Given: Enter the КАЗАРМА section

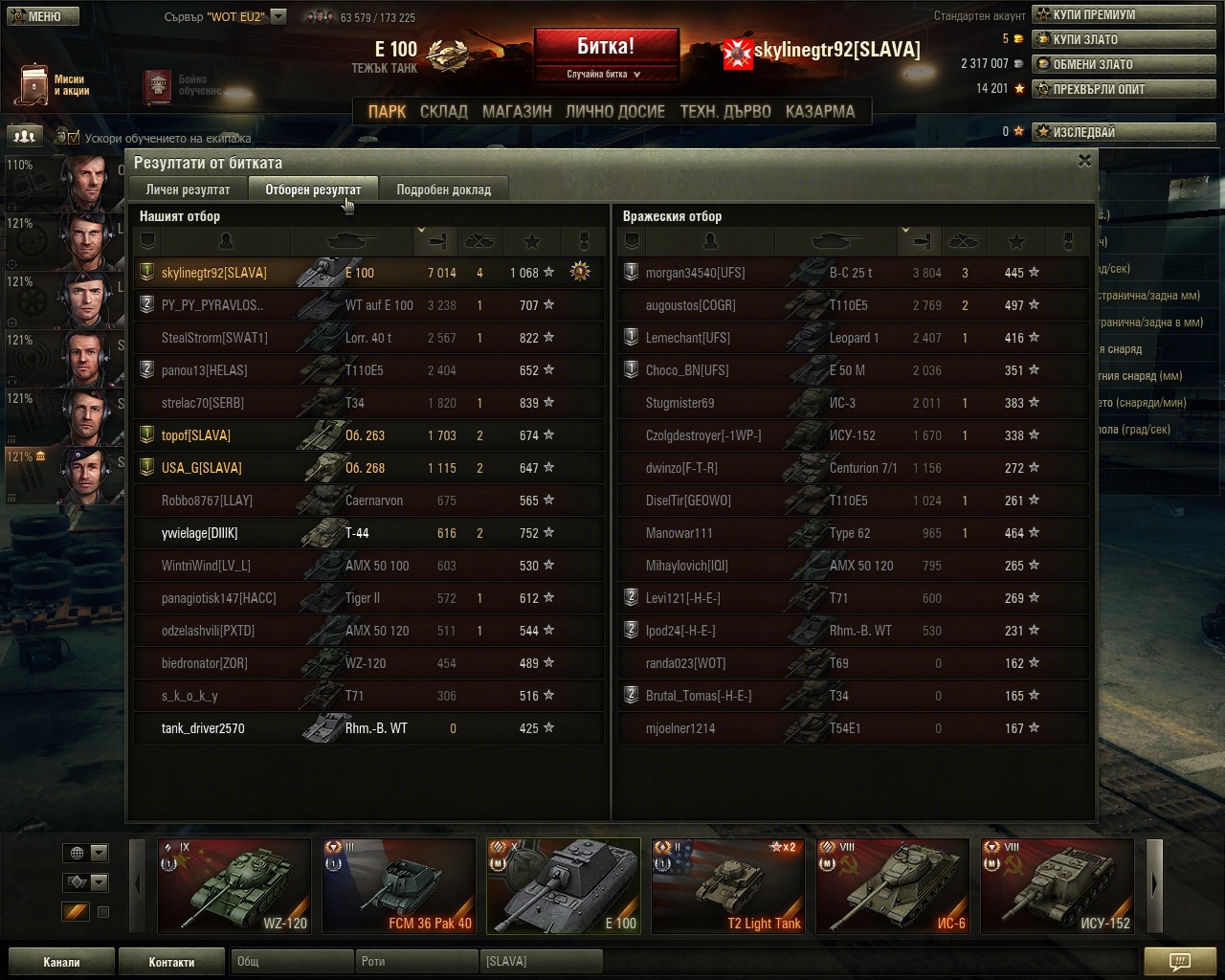Looking at the screenshot, I should point(820,111).
